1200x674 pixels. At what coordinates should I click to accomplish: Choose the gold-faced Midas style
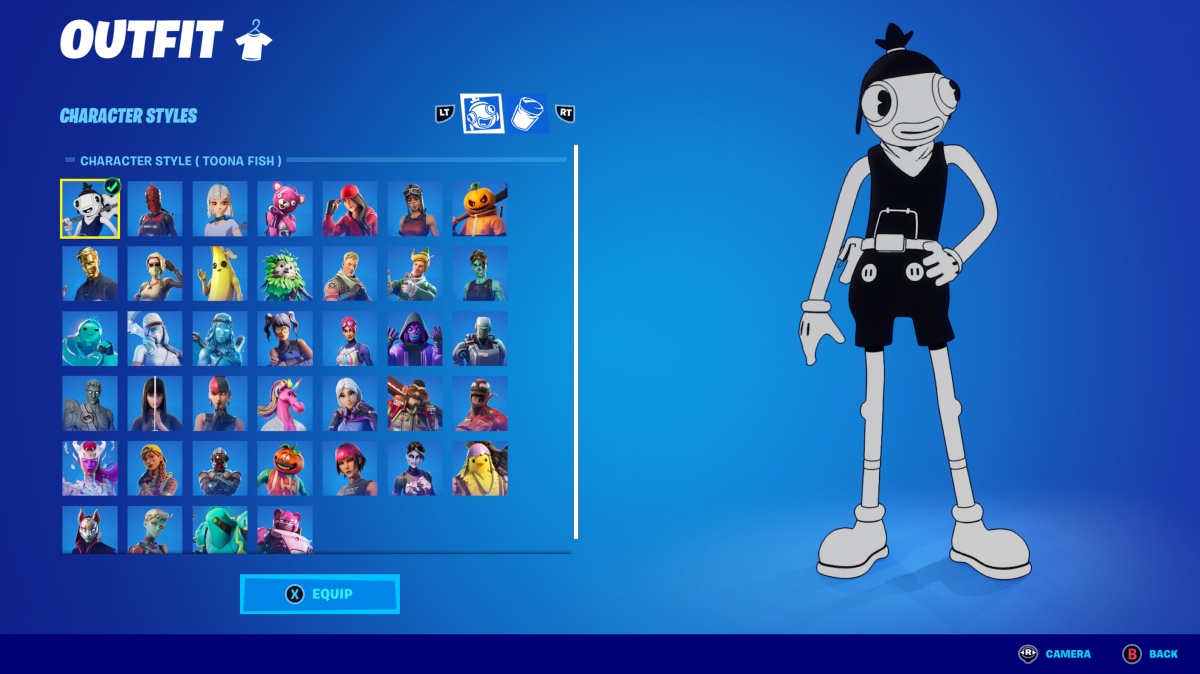pyautogui.click(x=90, y=274)
